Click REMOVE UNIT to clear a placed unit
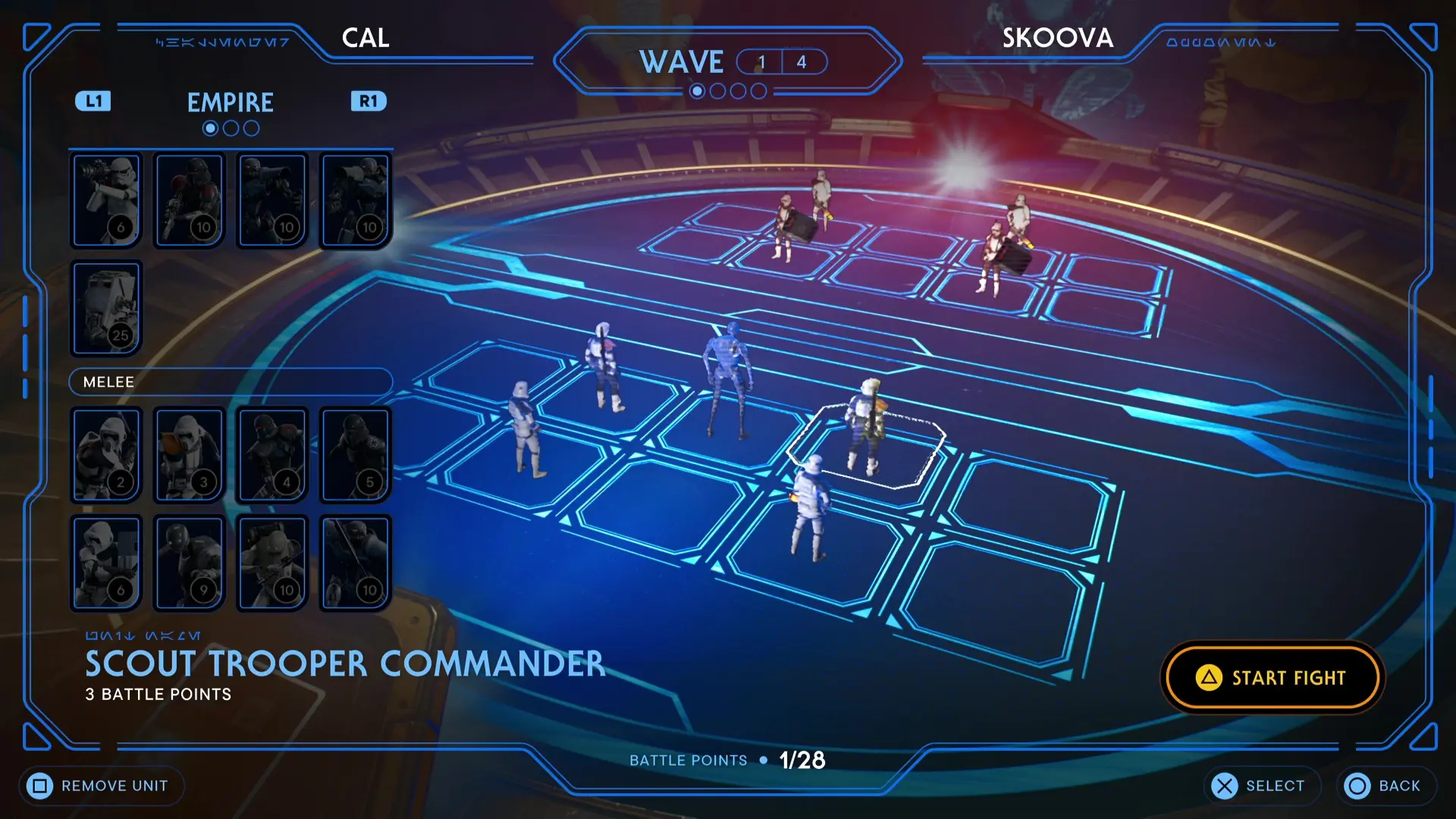 coord(101,786)
